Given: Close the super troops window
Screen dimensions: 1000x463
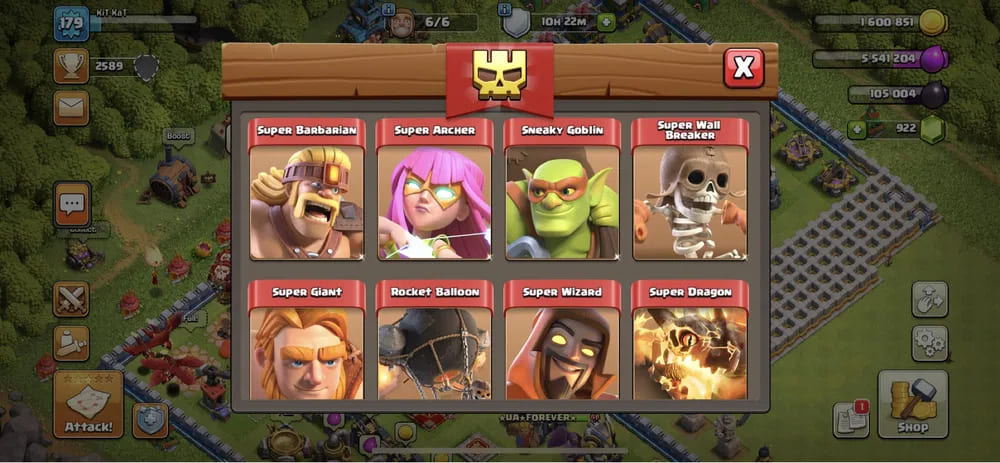Looking at the screenshot, I should pos(743,67).
